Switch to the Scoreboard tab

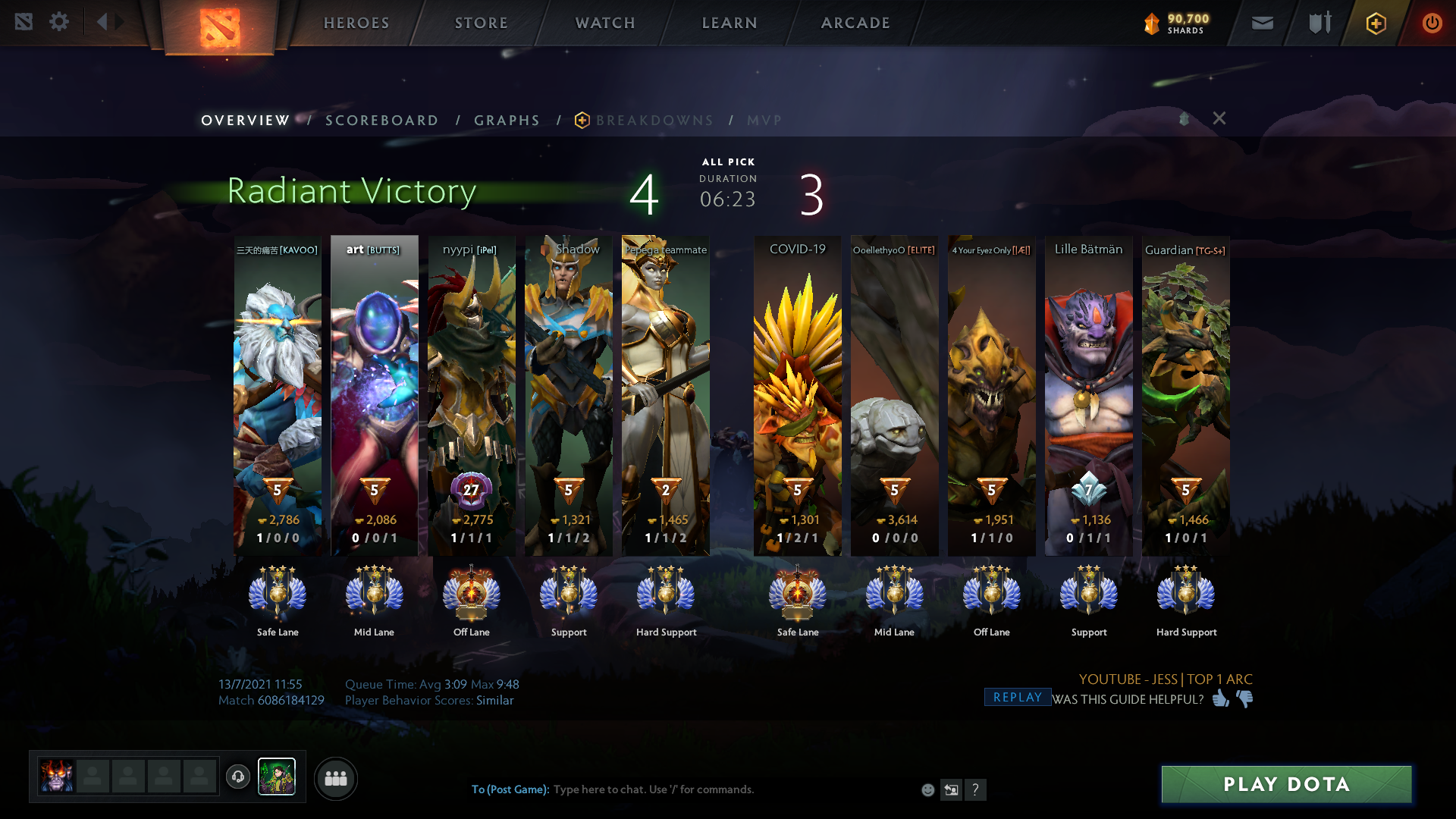[381, 121]
